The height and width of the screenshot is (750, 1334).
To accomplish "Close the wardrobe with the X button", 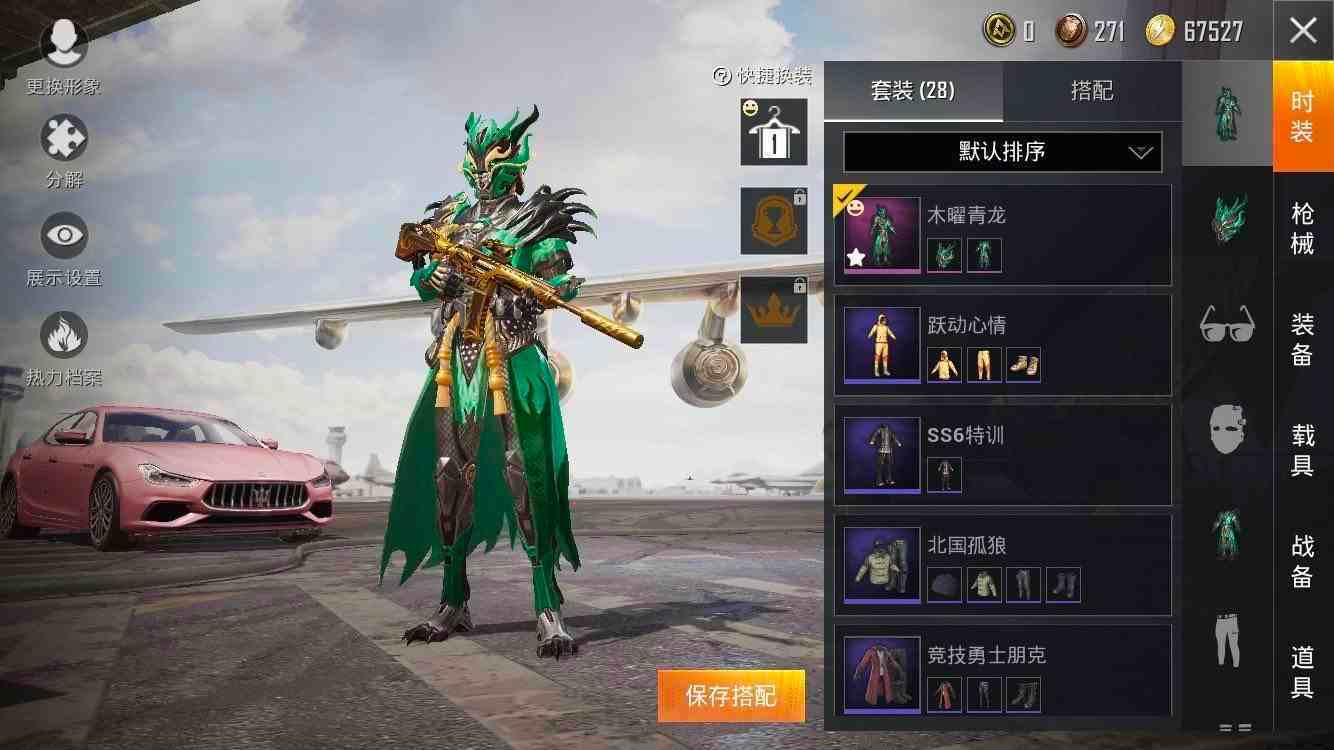I will coord(1302,31).
